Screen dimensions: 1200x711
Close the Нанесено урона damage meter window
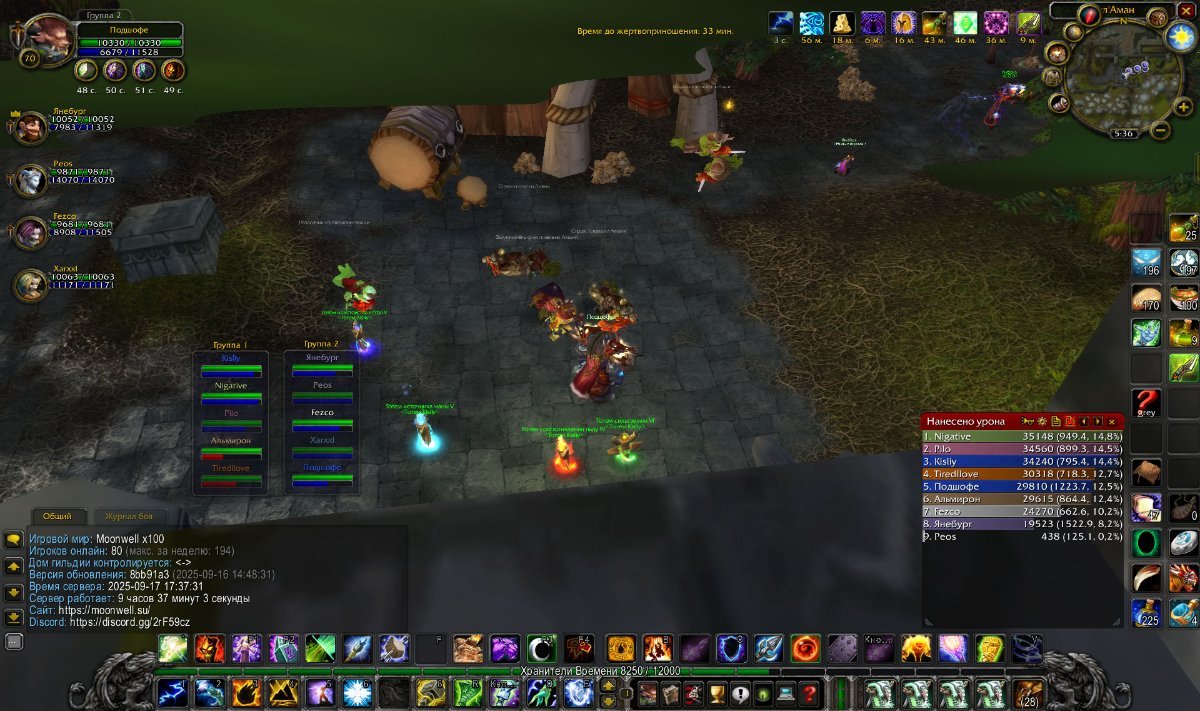(x=1111, y=422)
